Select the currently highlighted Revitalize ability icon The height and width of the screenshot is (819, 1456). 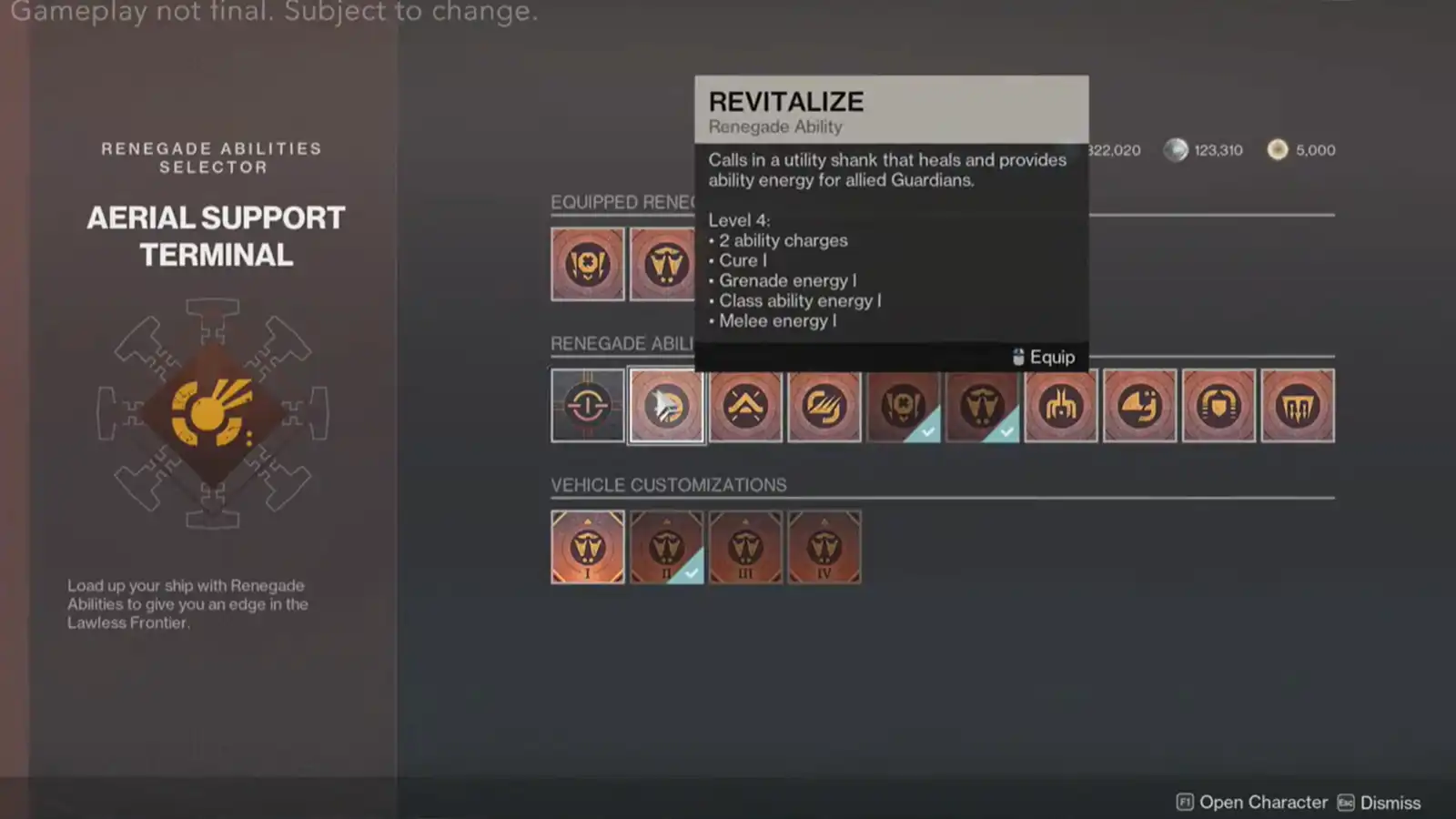tap(666, 406)
